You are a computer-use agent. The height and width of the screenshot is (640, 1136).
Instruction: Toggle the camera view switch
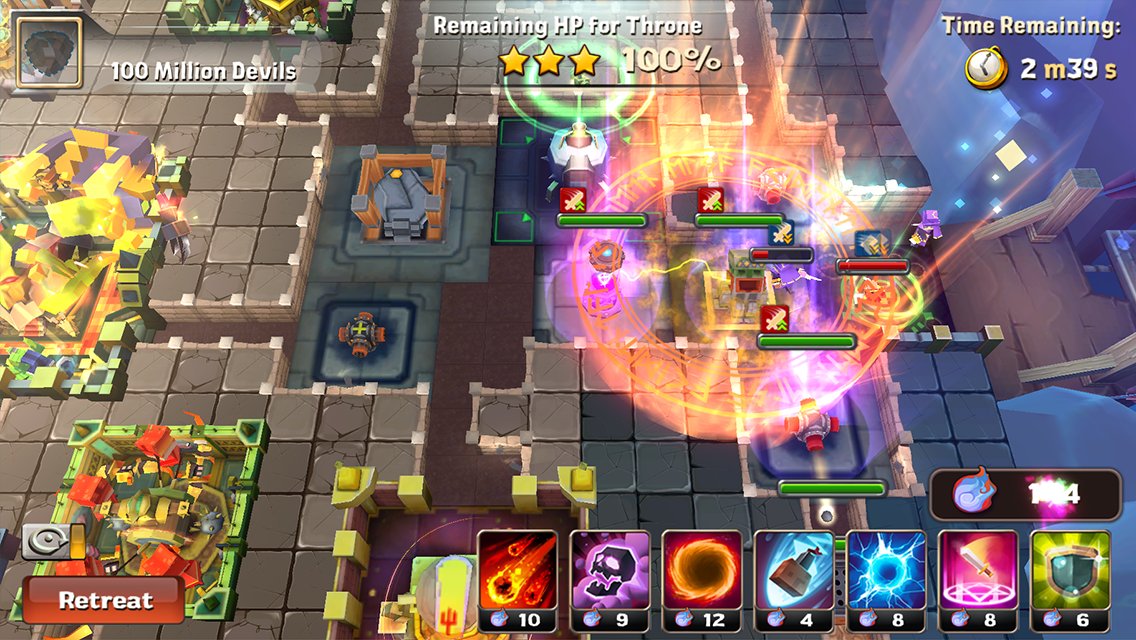(54, 542)
